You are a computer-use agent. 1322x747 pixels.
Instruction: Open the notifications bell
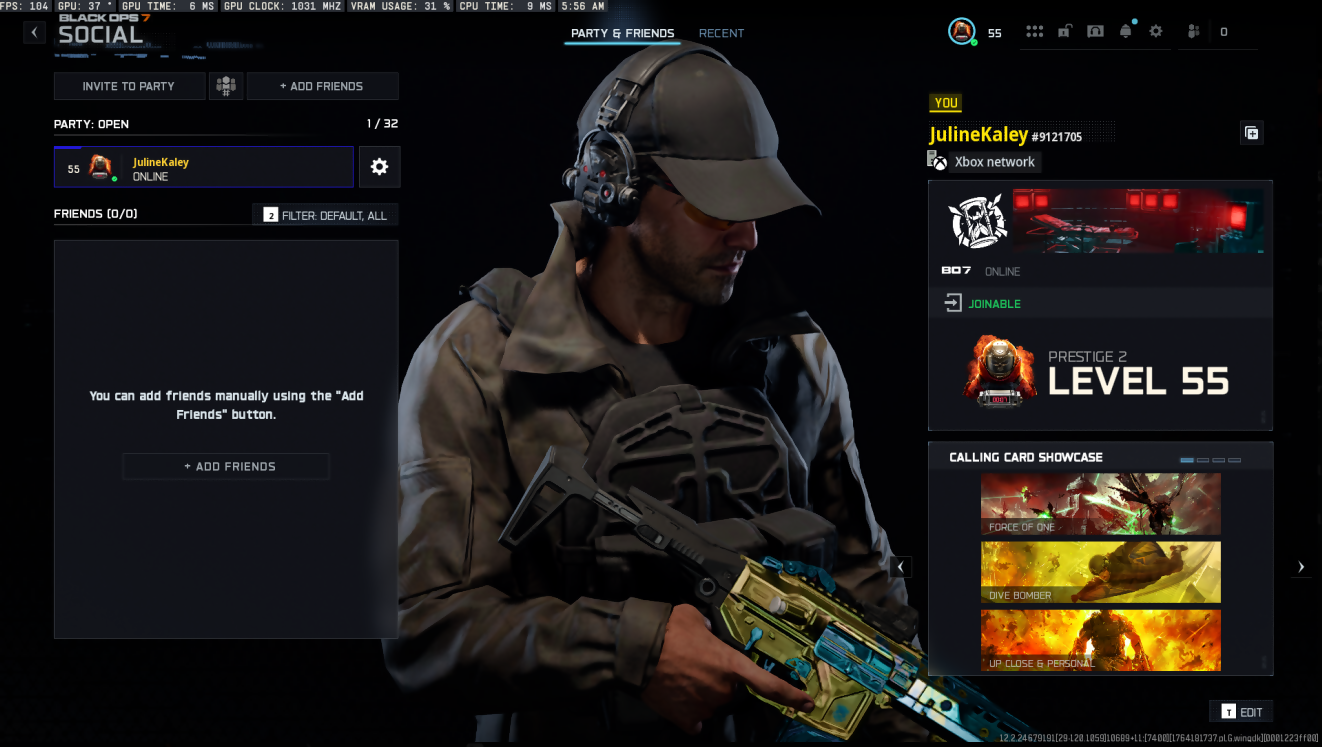[x=1126, y=32]
